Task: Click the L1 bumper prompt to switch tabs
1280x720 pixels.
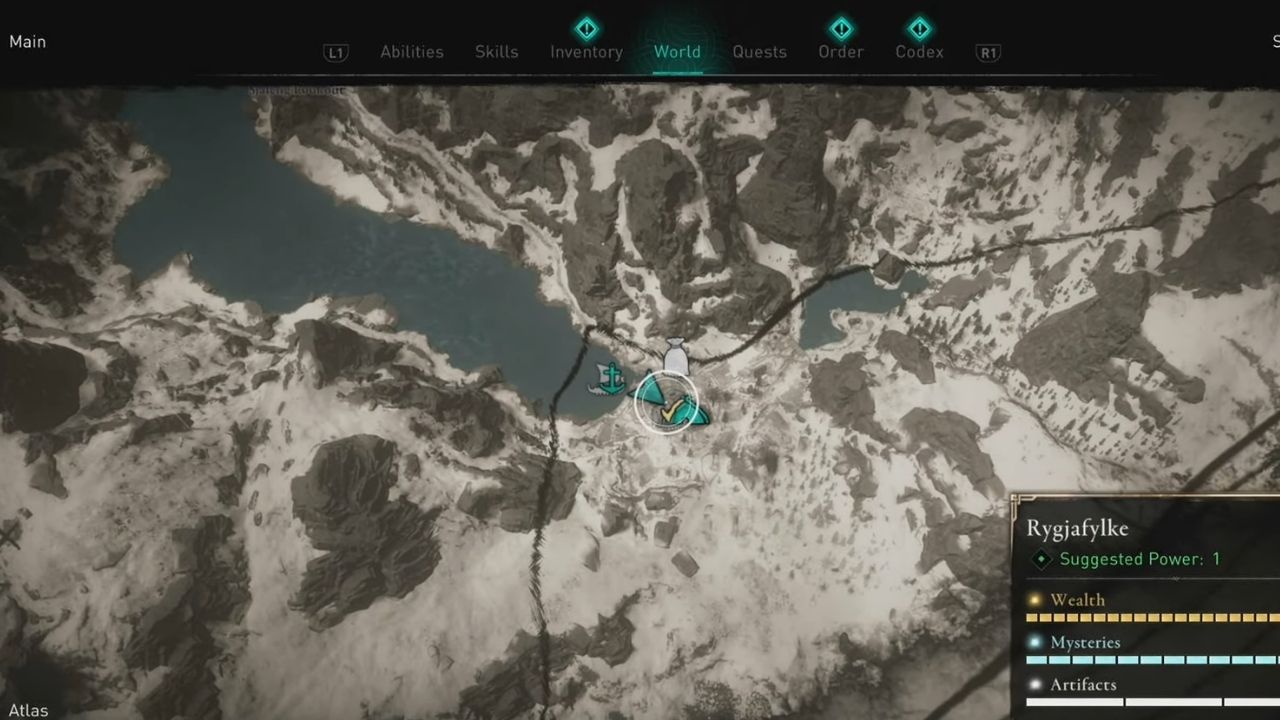Action: pos(335,52)
